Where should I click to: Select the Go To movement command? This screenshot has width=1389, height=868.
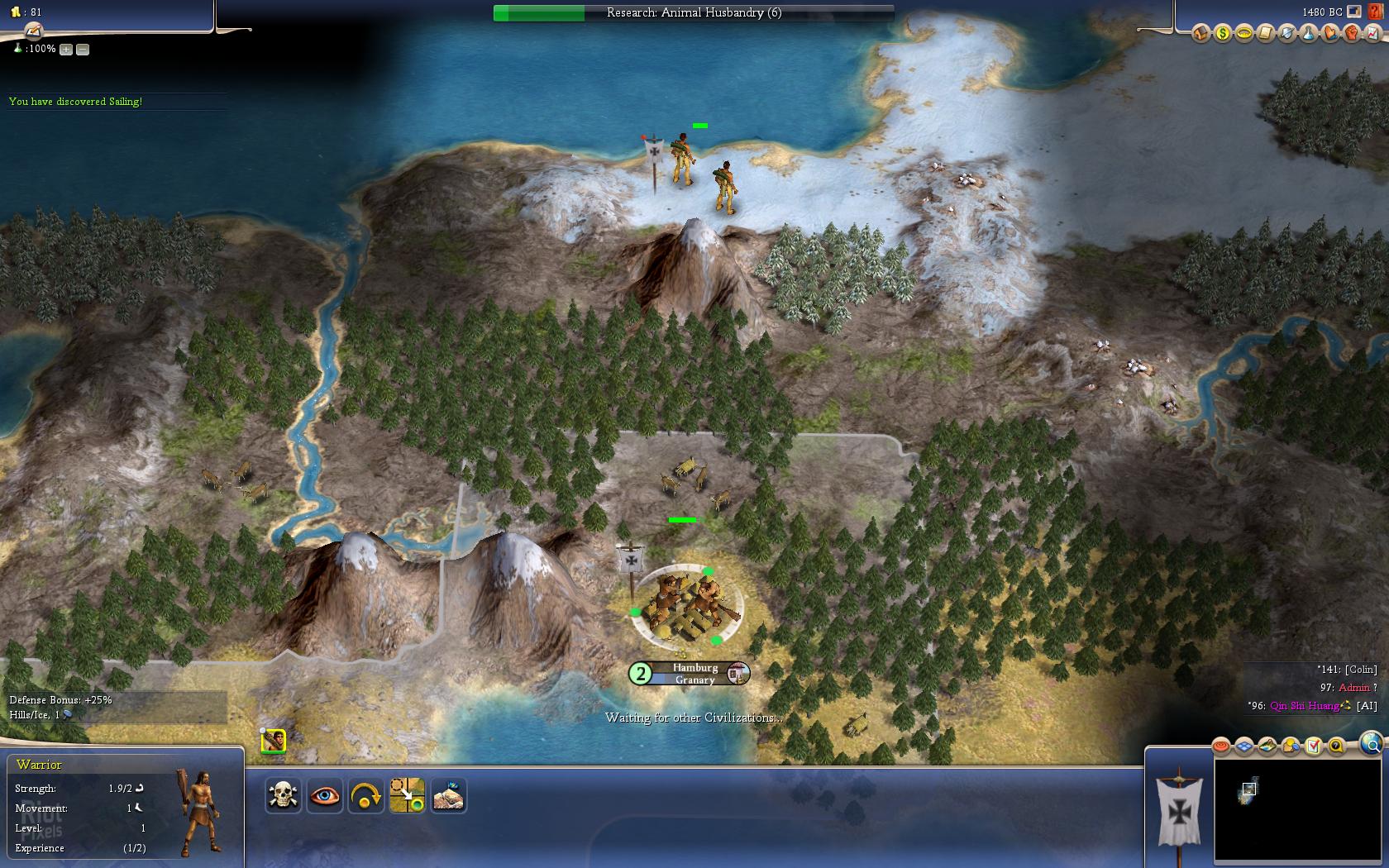point(407,795)
